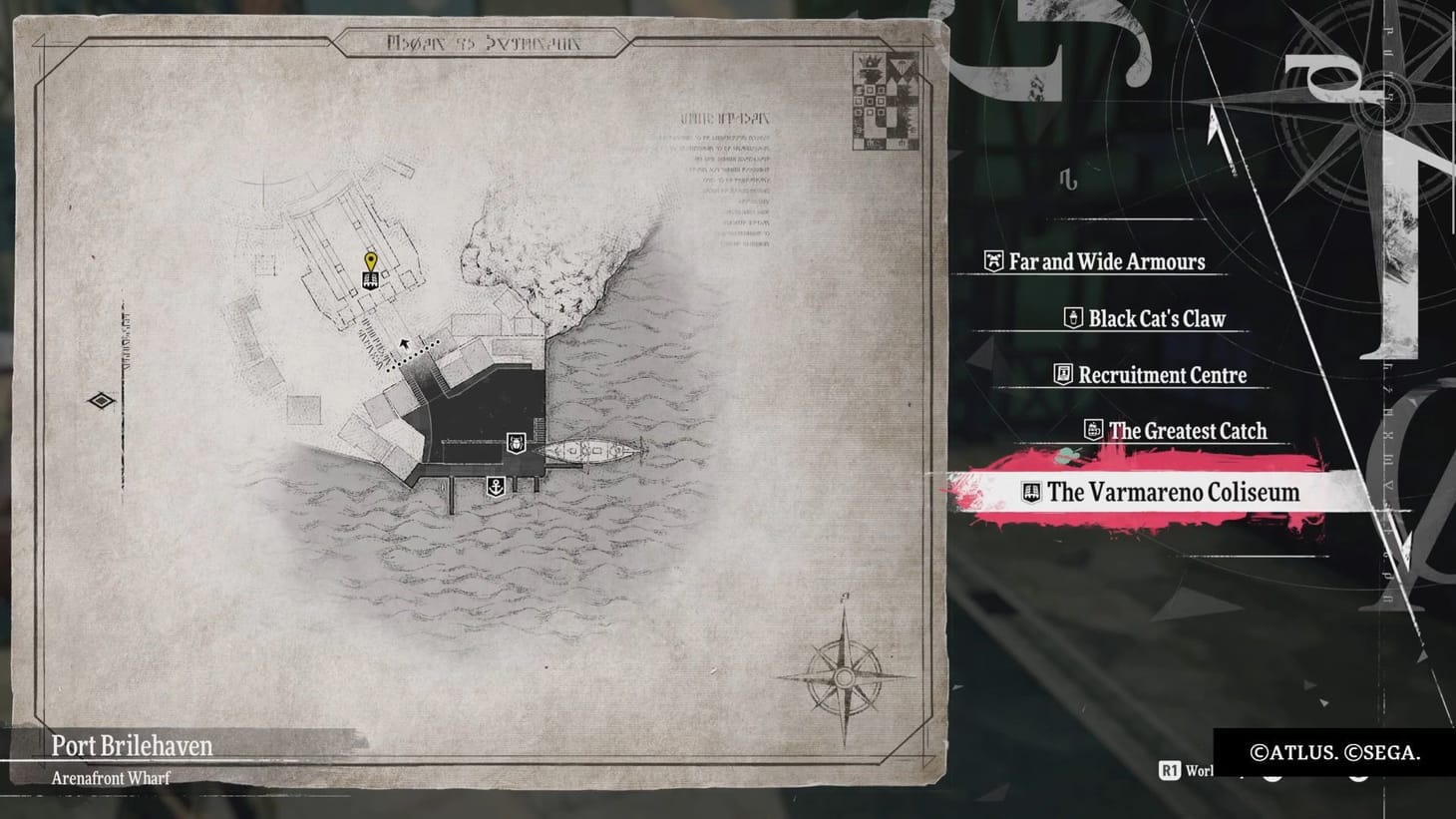1456x819 pixels.
Task: Select the armor icon beside Far and Wide Armours
Action: [993, 261]
